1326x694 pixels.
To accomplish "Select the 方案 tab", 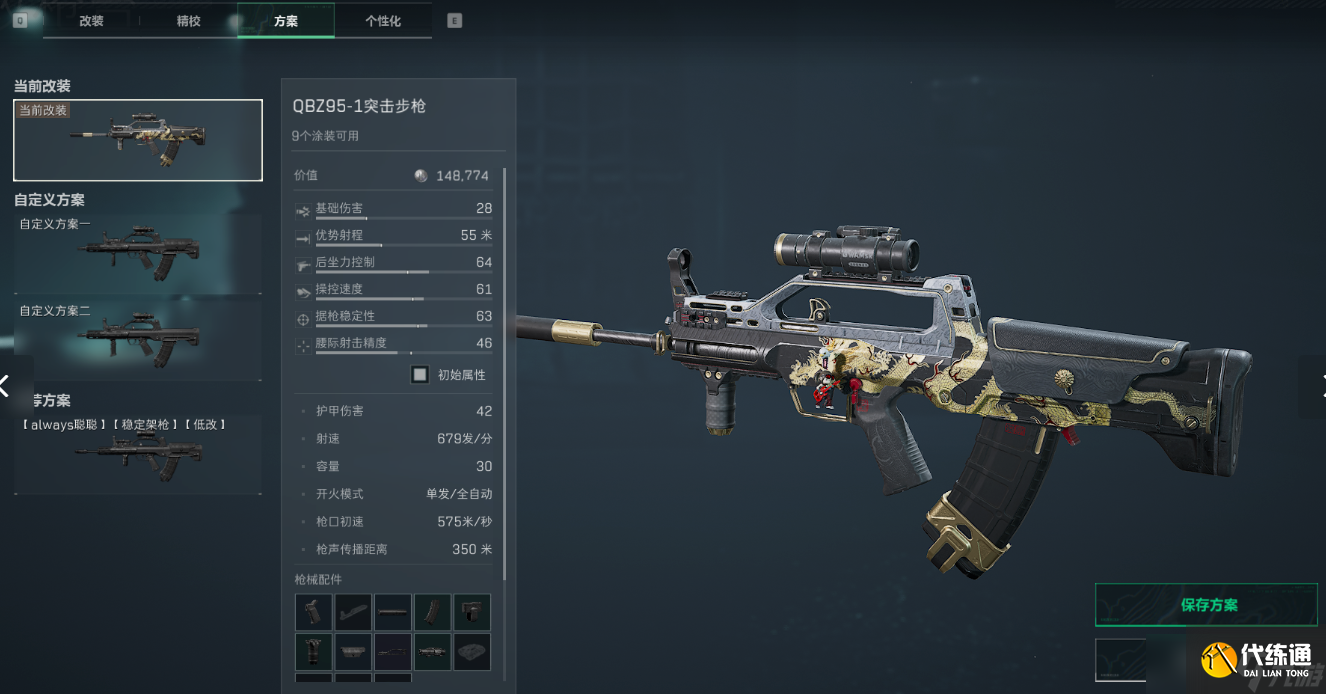I will click(x=285, y=21).
